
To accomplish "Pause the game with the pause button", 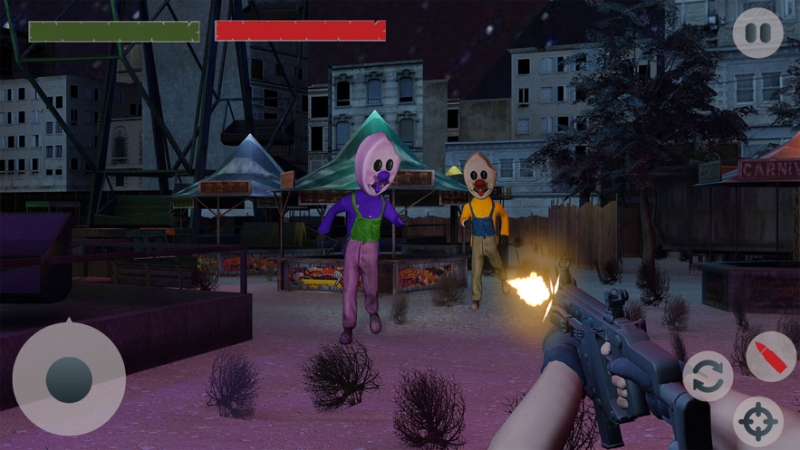I will 758,33.
